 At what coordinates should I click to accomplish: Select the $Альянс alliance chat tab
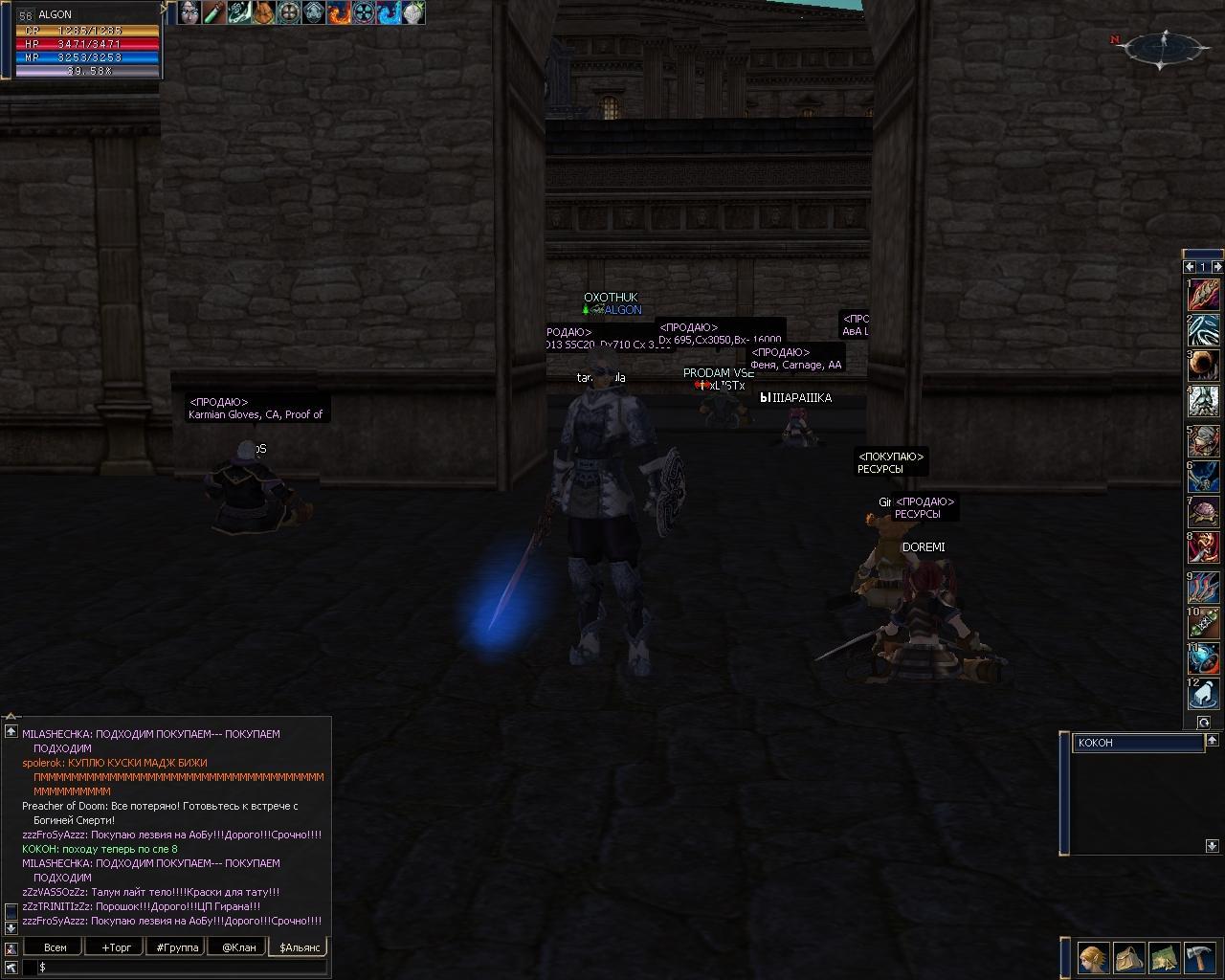pyautogui.click(x=298, y=947)
